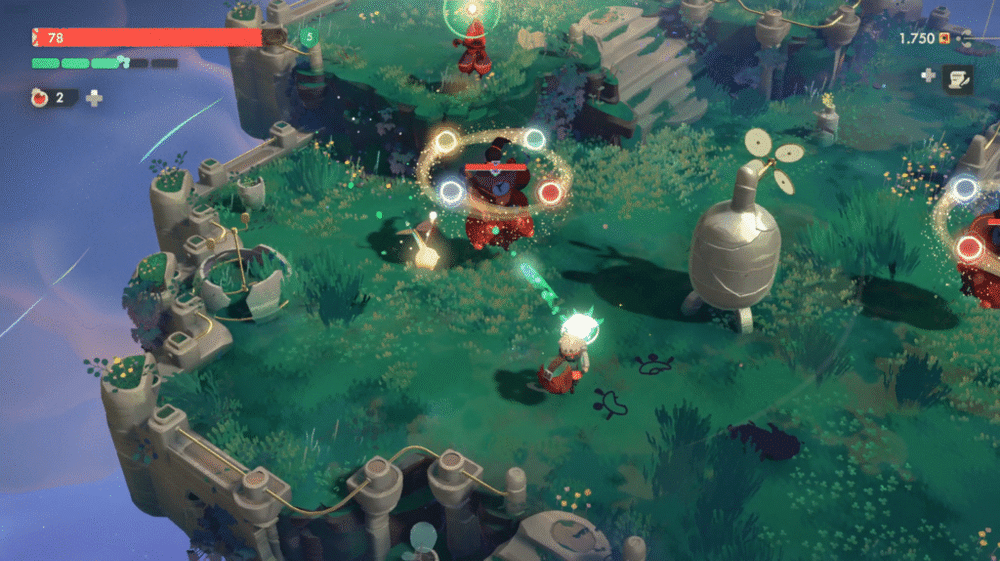This screenshot has height=561, width=1000.
Task: Use the red health potion item
Action: coord(41,98)
